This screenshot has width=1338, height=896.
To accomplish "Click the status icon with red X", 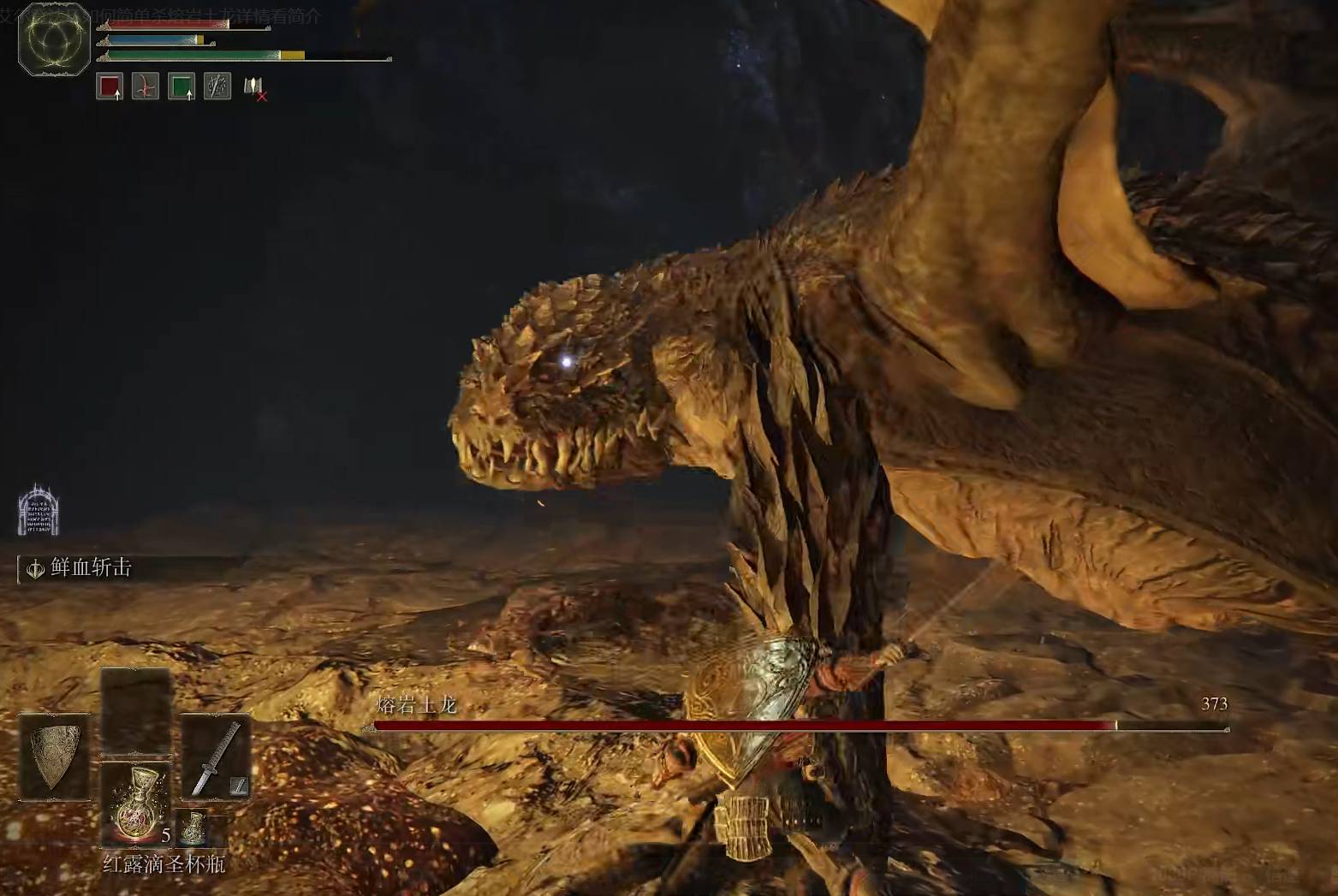I will tap(254, 87).
